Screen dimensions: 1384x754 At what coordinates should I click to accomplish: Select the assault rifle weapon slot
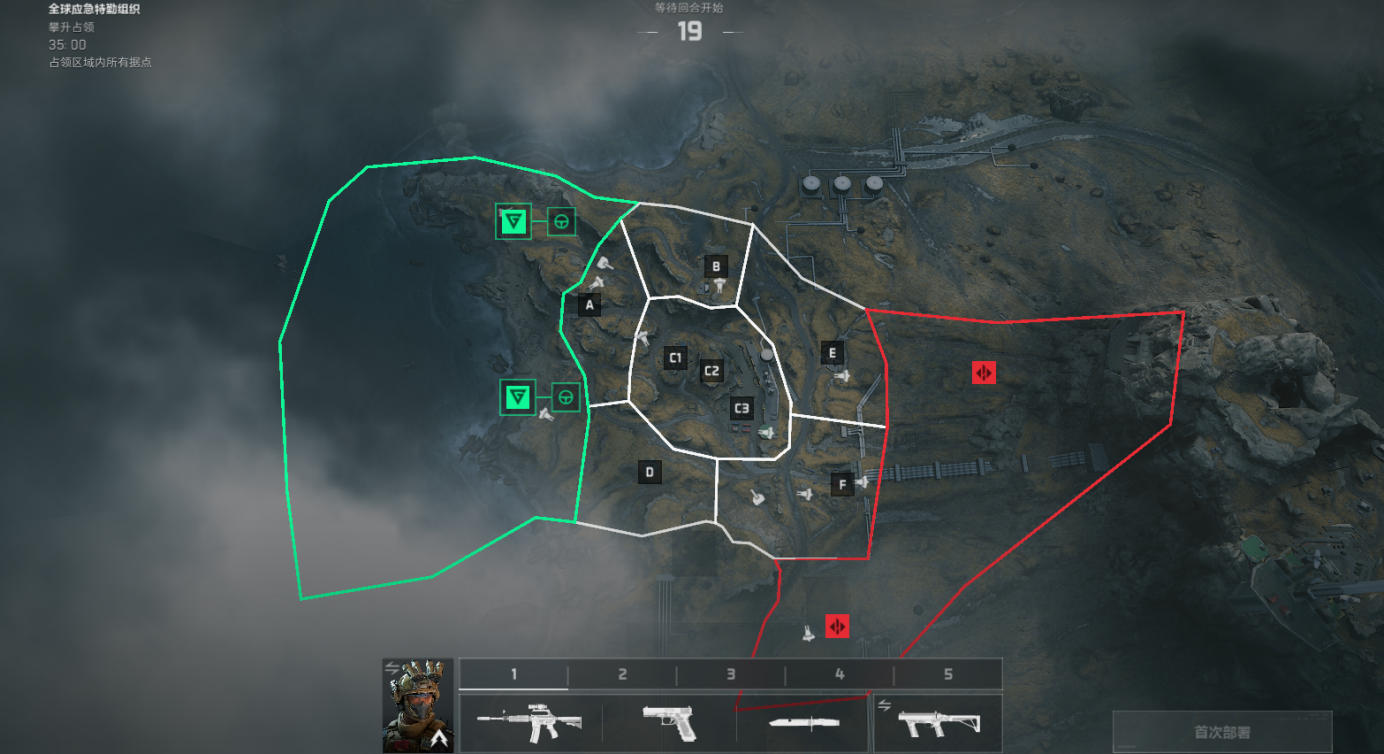(x=531, y=722)
